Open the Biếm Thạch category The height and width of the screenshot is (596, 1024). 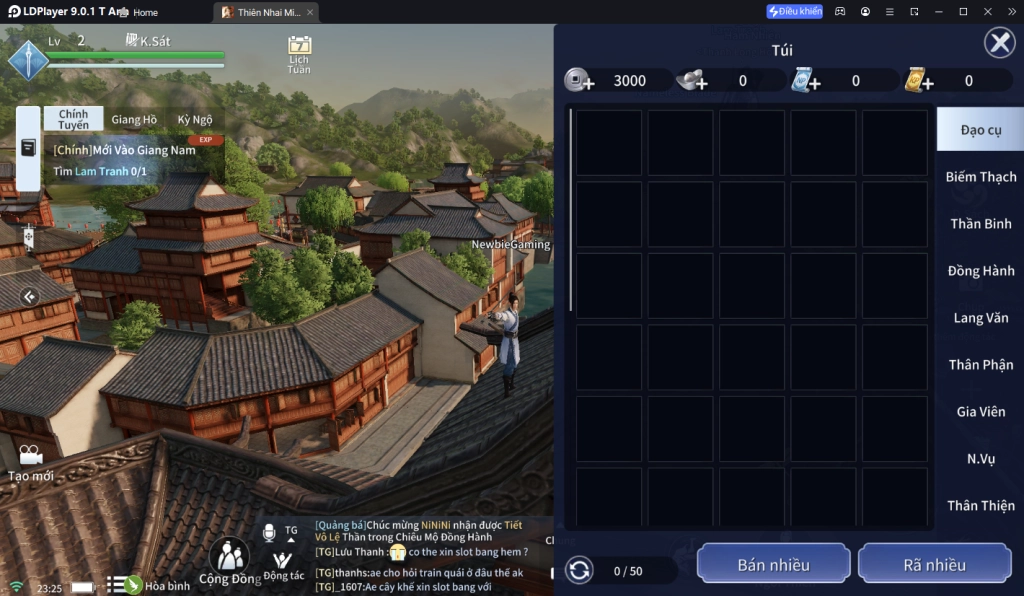(980, 177)
